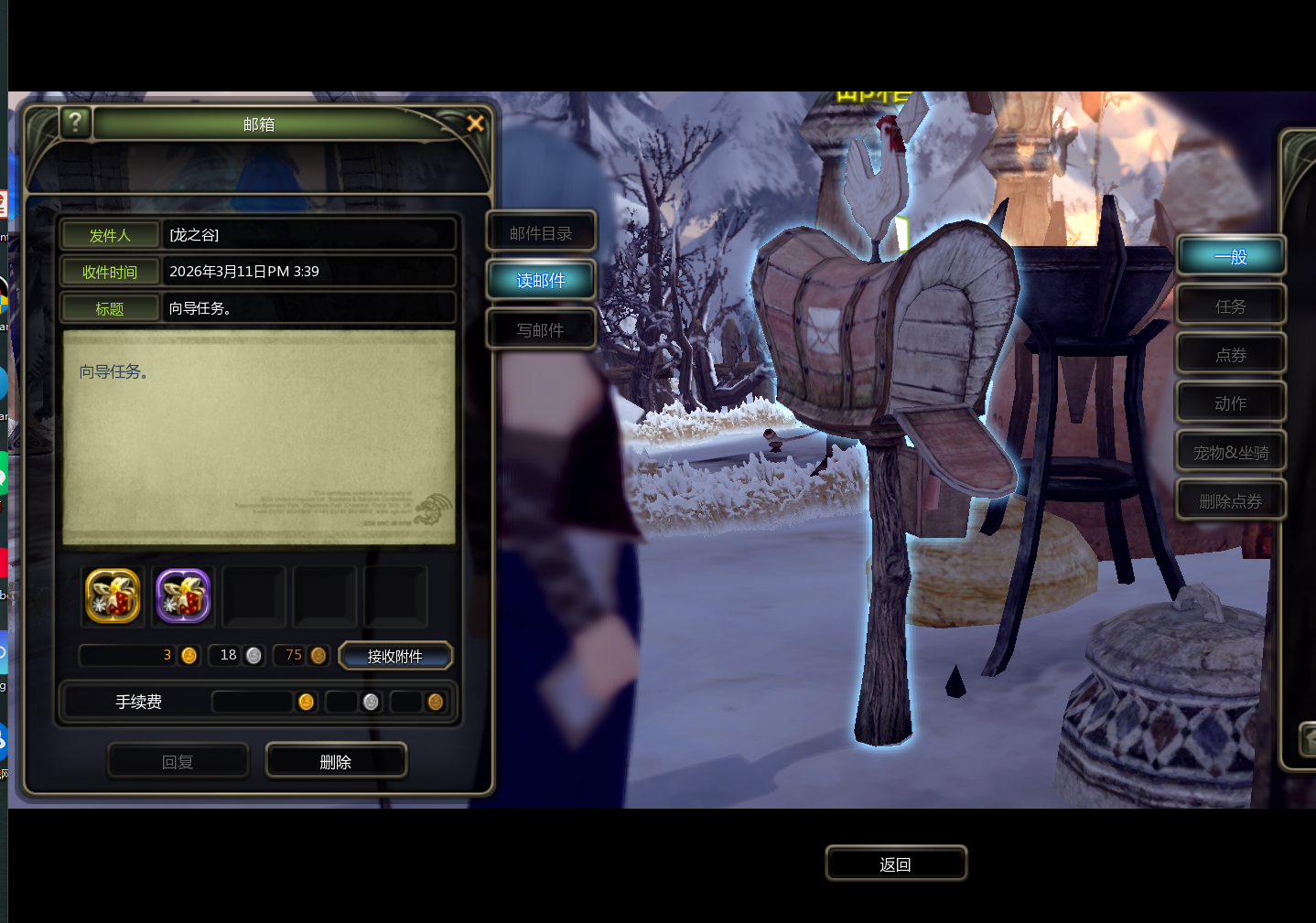Viewport: 1316px width, 923px height.
Task: Select the 动作 actions category
Action: [1230, 402]
